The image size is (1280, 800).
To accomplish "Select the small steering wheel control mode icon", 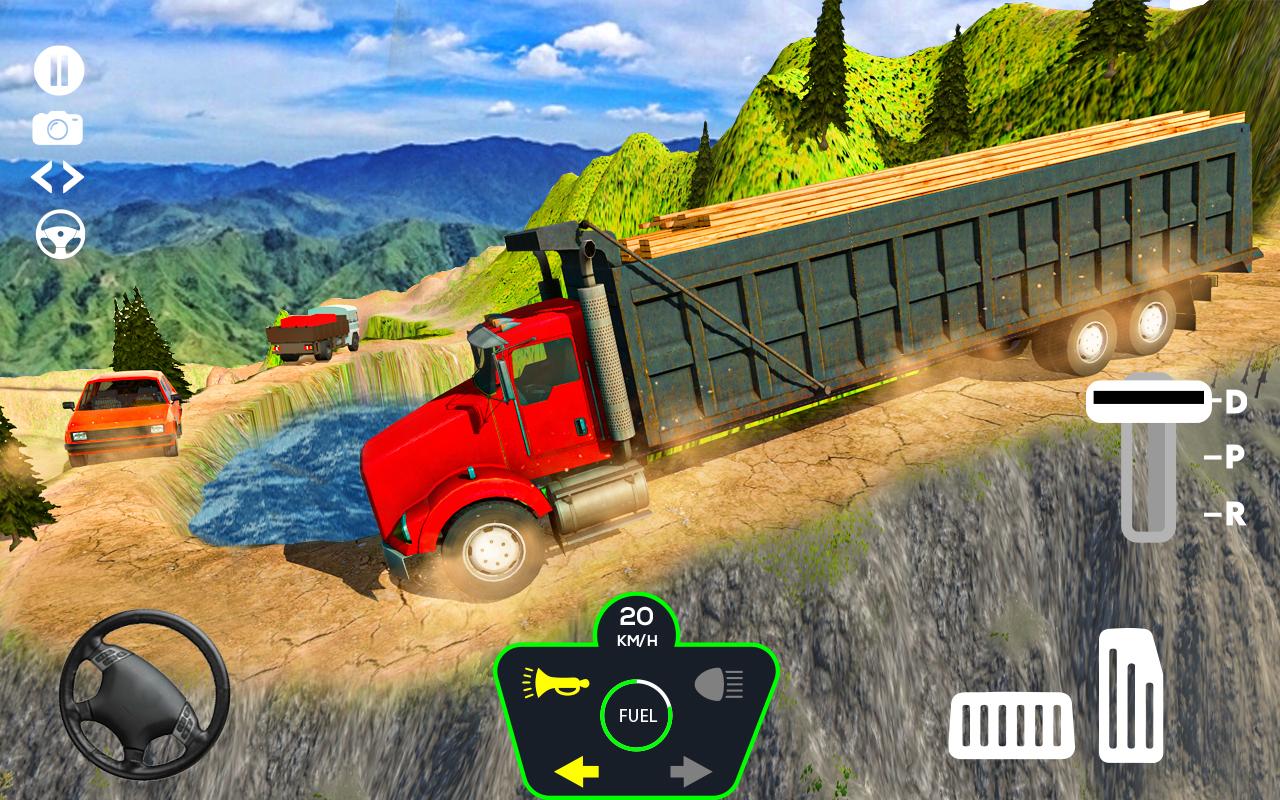I will click(x=60, y=234).
